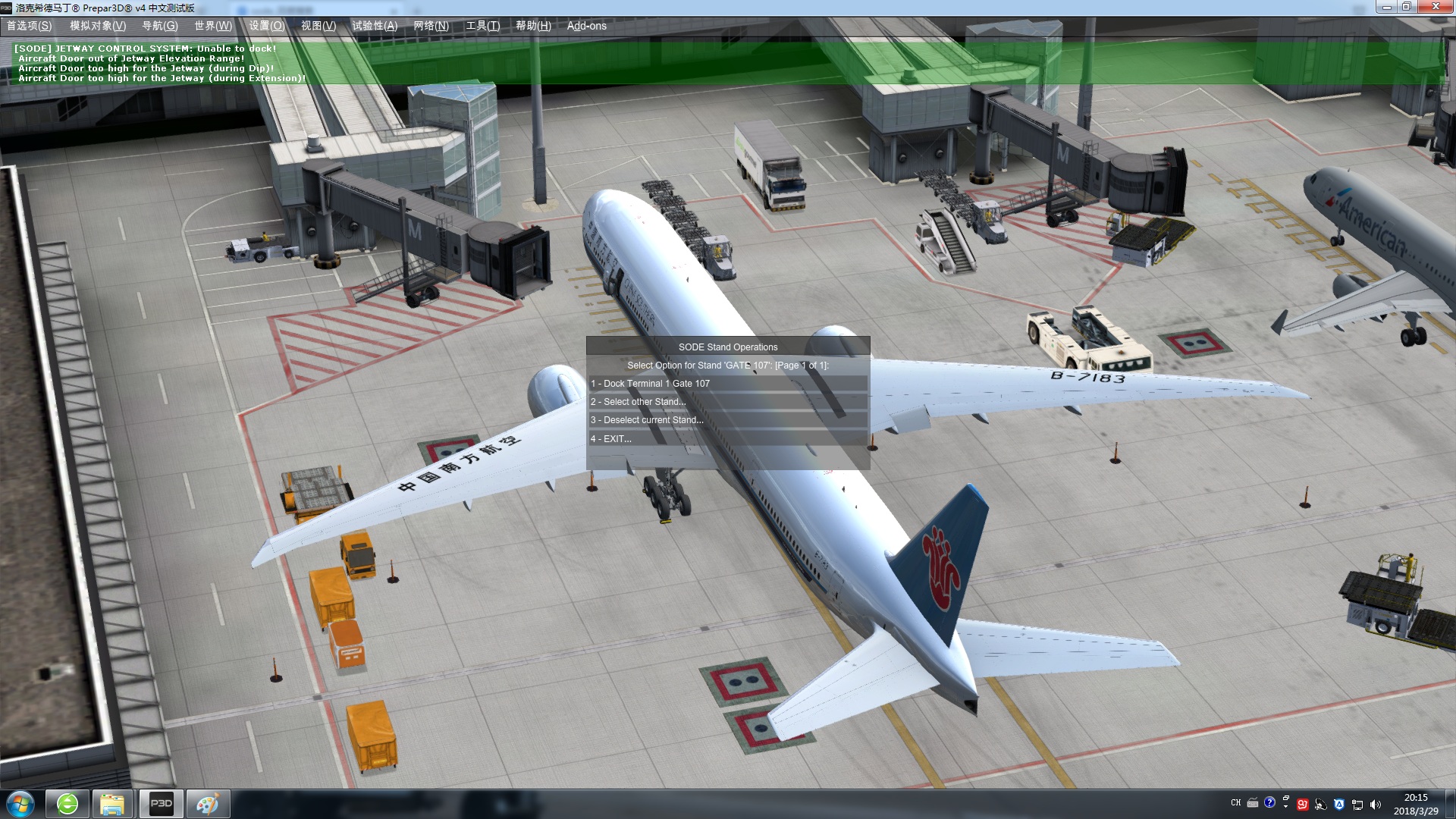
Task: Open the 视图(V) menu
Action: (318, 26)
